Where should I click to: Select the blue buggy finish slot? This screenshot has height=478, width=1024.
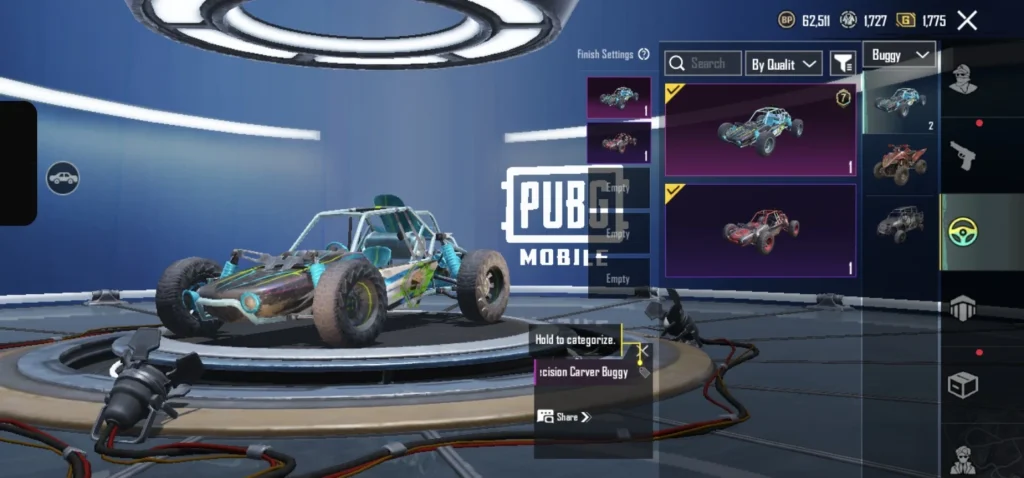(x=618, y=98)
